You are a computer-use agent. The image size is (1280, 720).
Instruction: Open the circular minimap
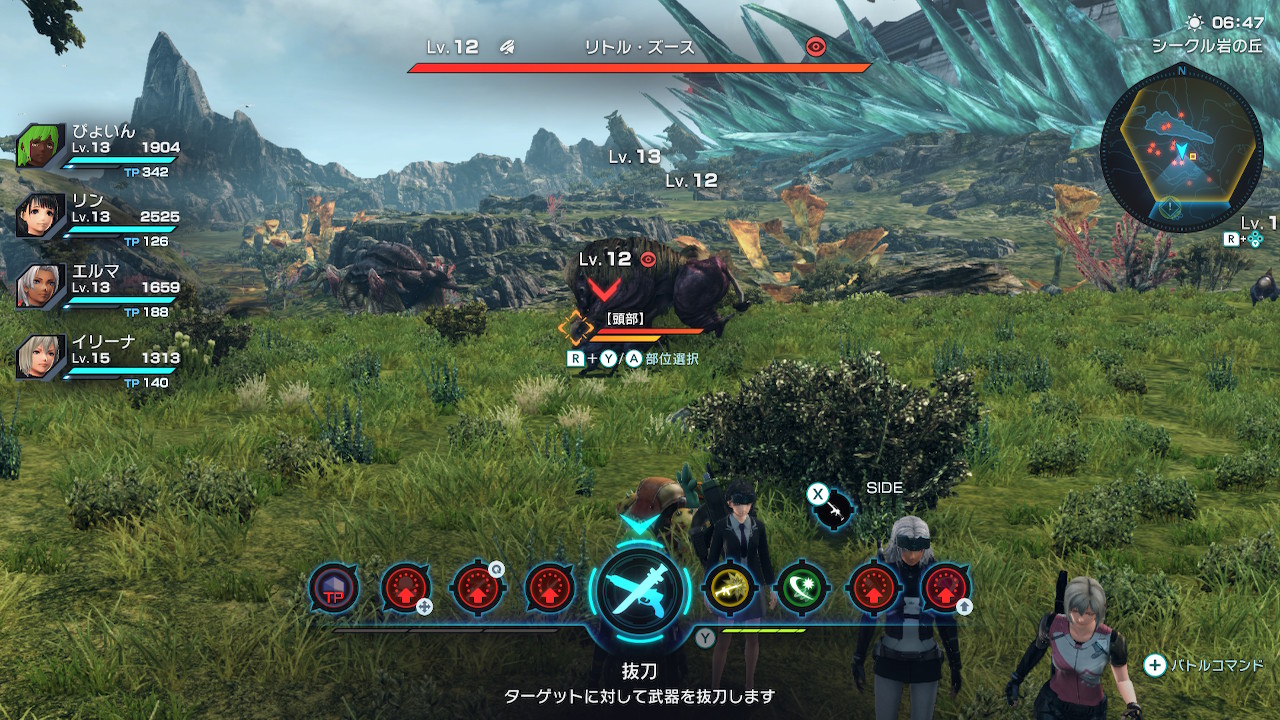[x=1181, y=150]
